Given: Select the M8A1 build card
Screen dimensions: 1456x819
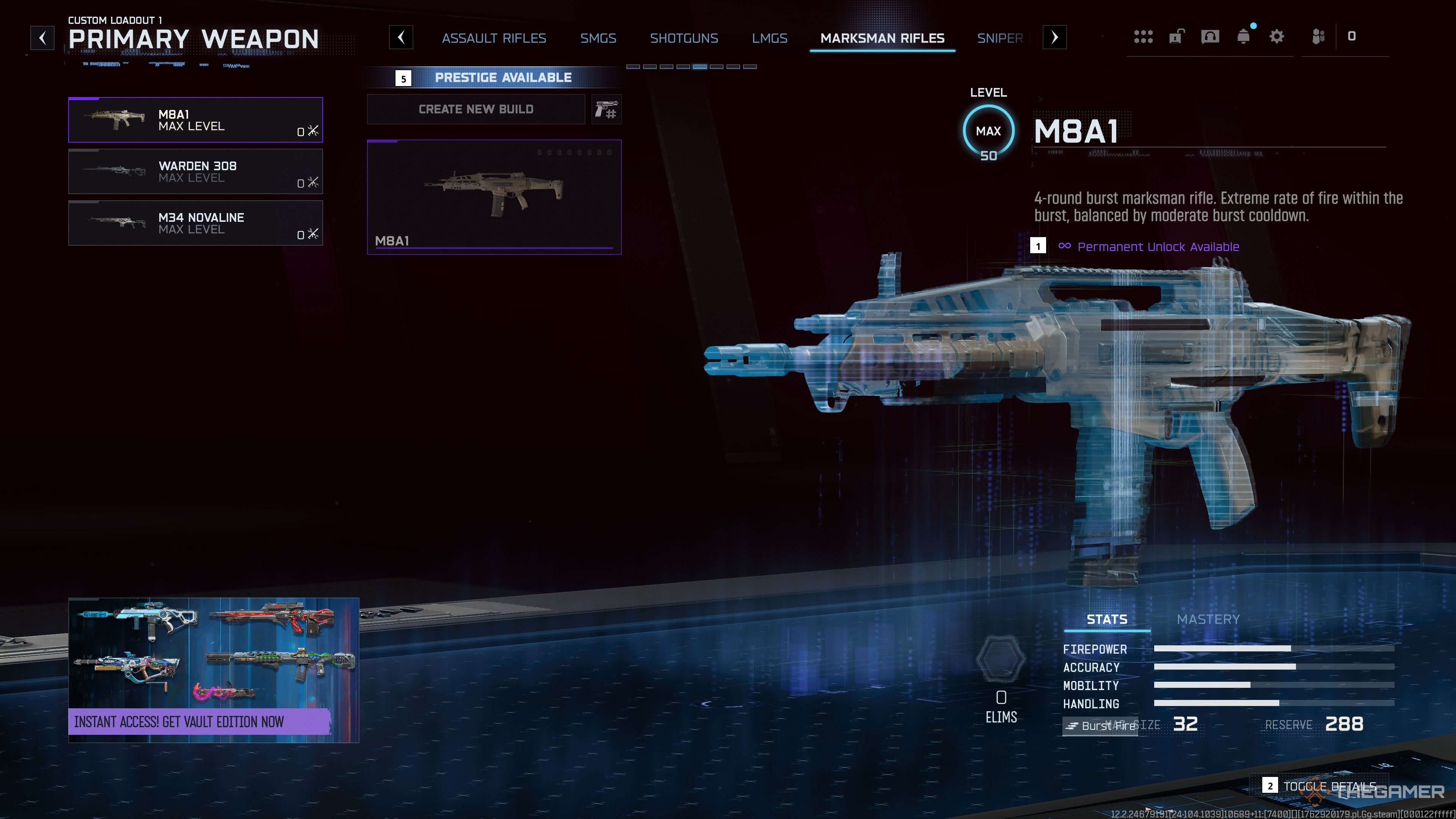Looking at the screenshot, I should coord(493,197).
